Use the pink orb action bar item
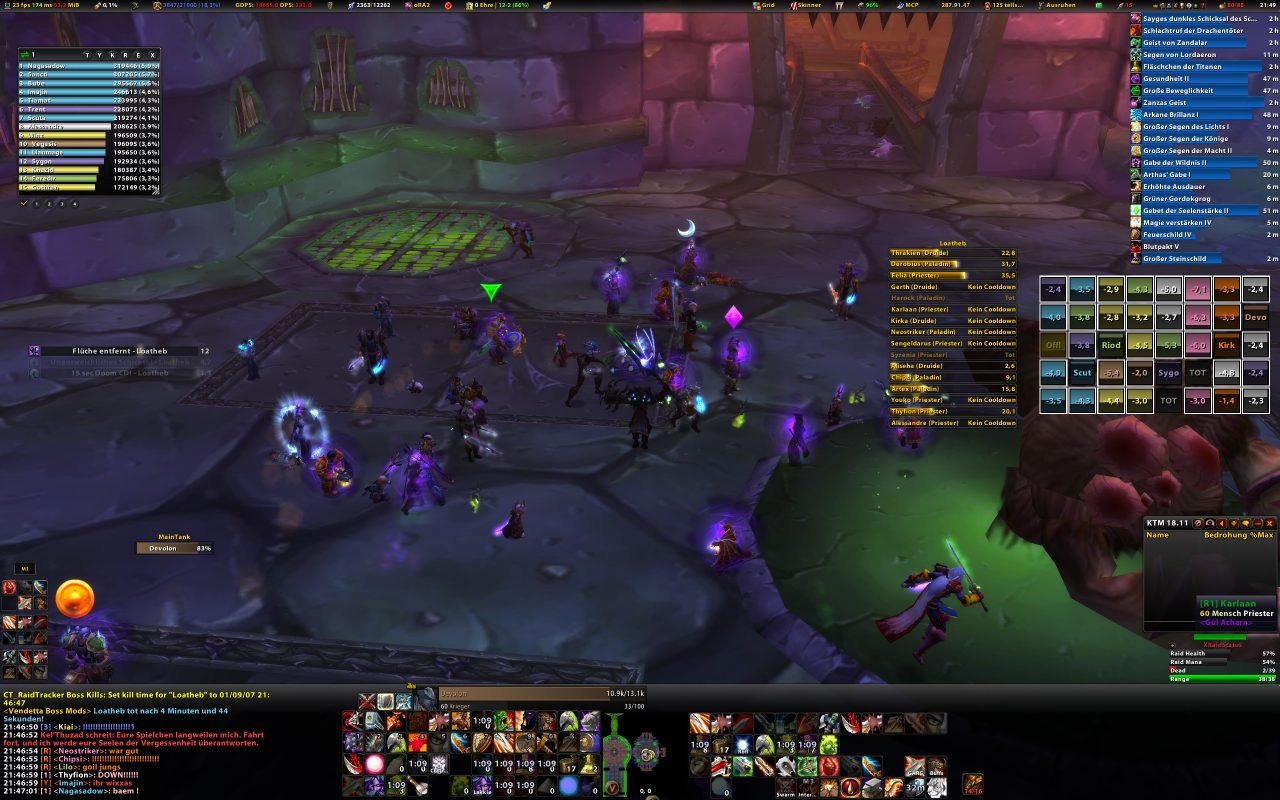1280x800 pixels. (x=374, y=764)
